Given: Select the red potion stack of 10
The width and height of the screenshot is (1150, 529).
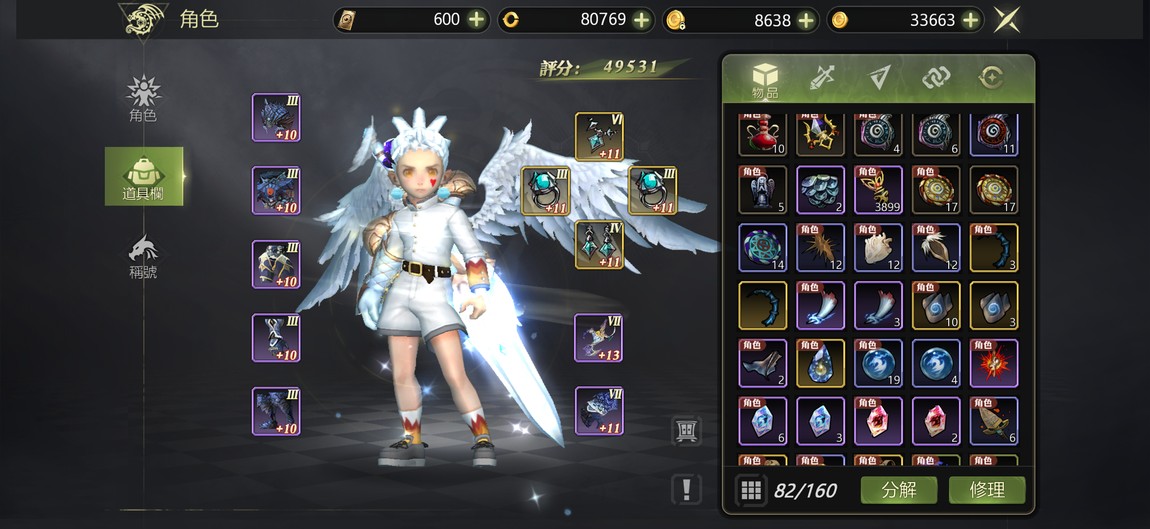Looking at the screenshot, I should point(763,134).
